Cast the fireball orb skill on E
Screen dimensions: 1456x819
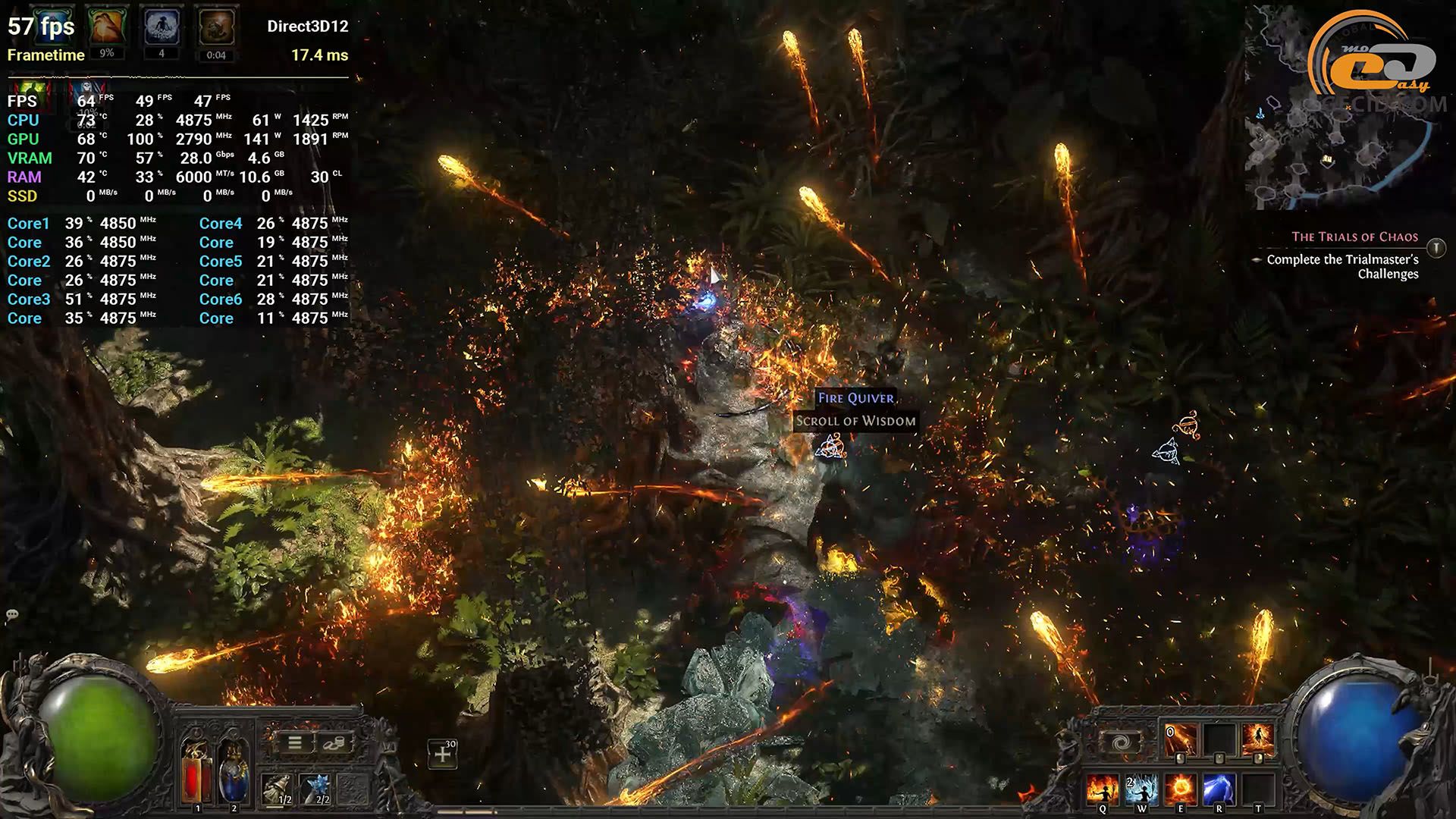(1180, 789)
